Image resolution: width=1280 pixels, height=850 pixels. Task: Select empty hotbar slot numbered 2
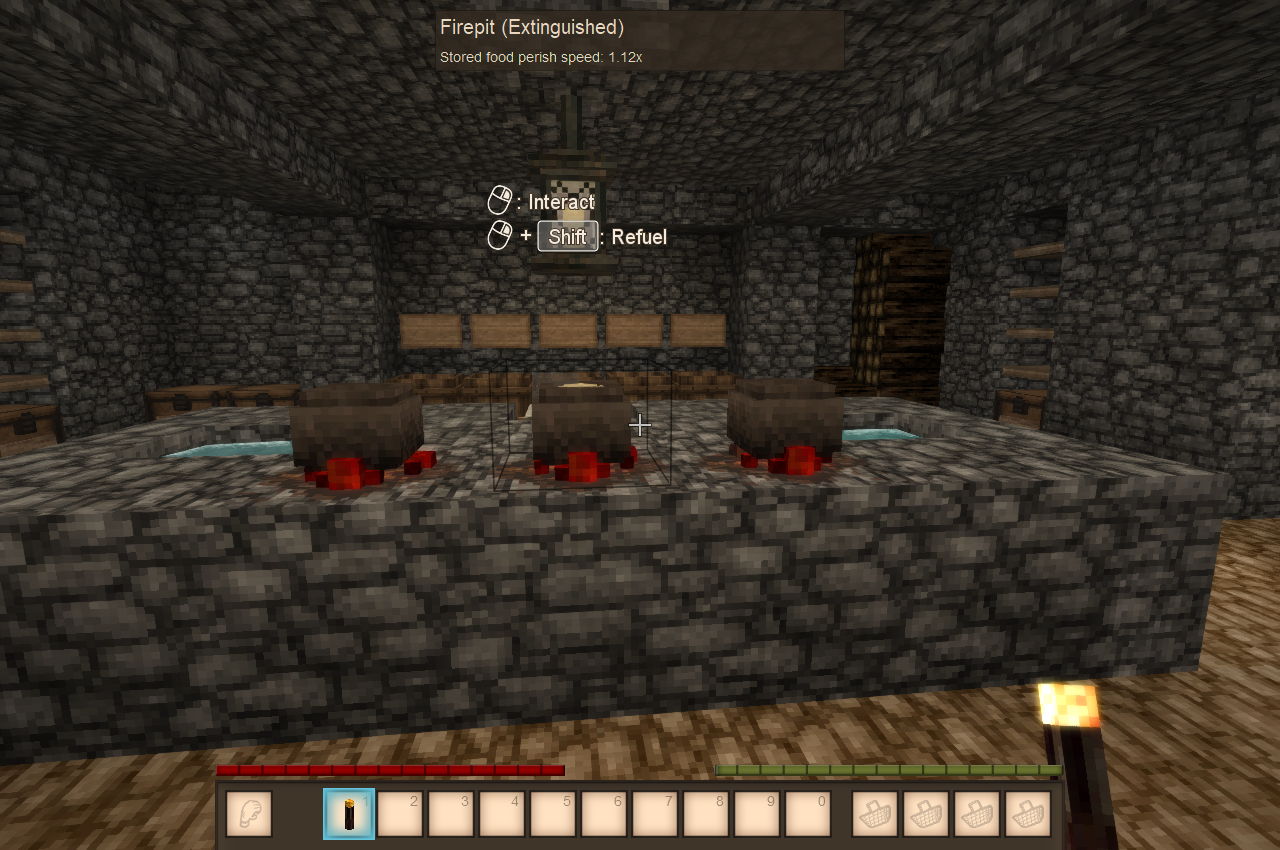tap(400, 814)
